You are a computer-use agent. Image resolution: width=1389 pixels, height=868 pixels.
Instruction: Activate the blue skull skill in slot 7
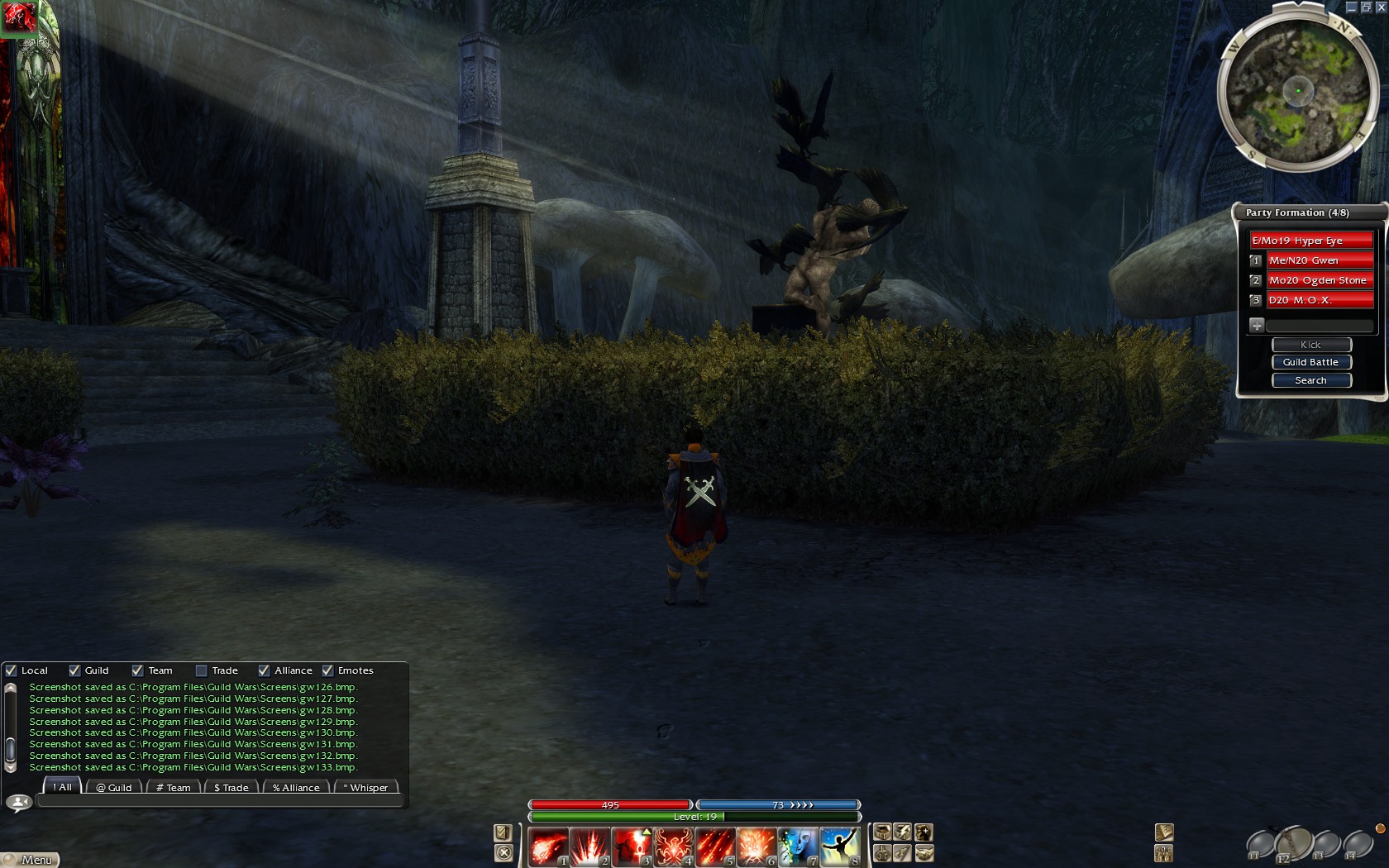tap(798, 847)
